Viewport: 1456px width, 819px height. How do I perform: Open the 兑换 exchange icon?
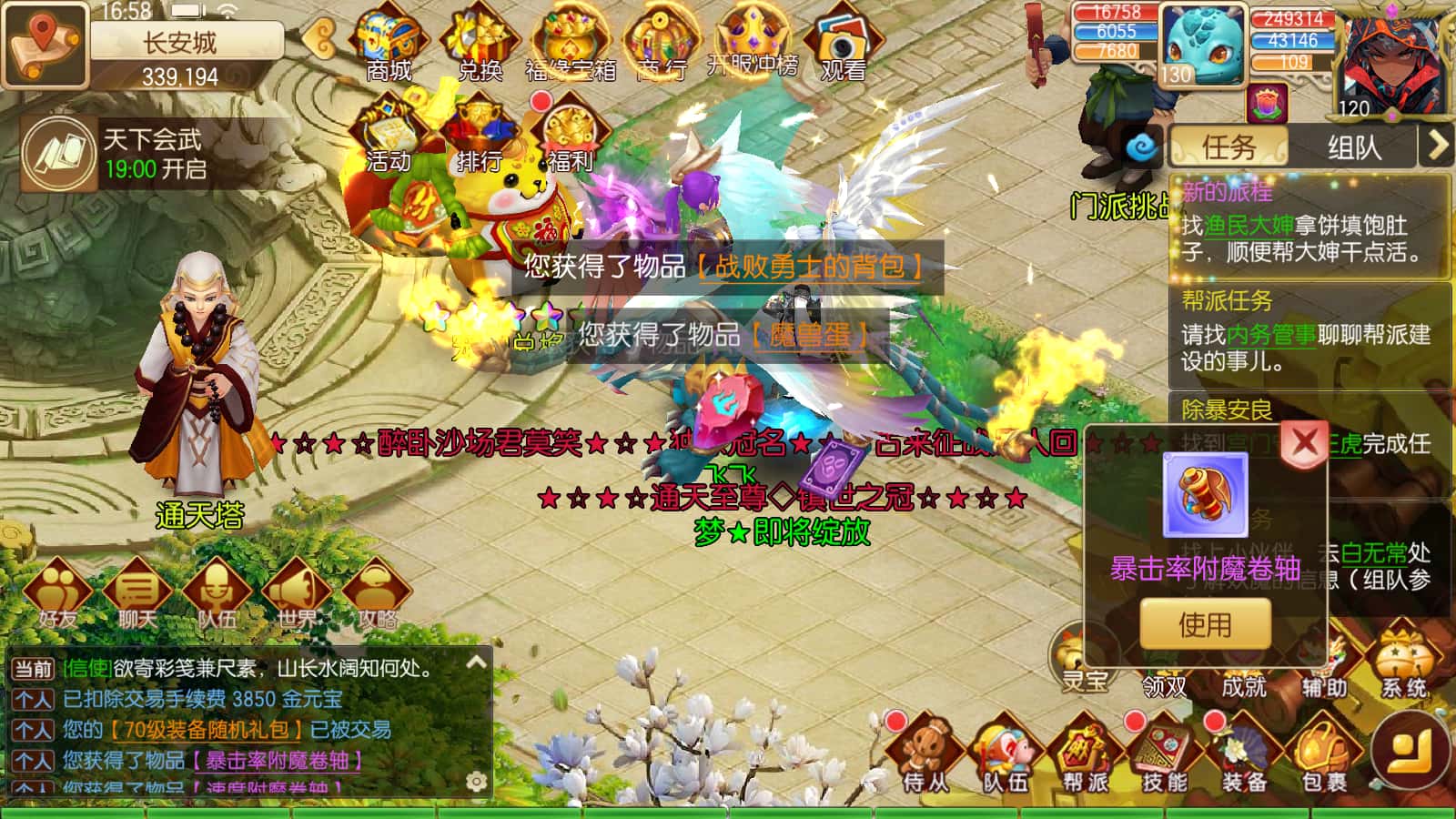pyautogui.click(x=480, y=45)
